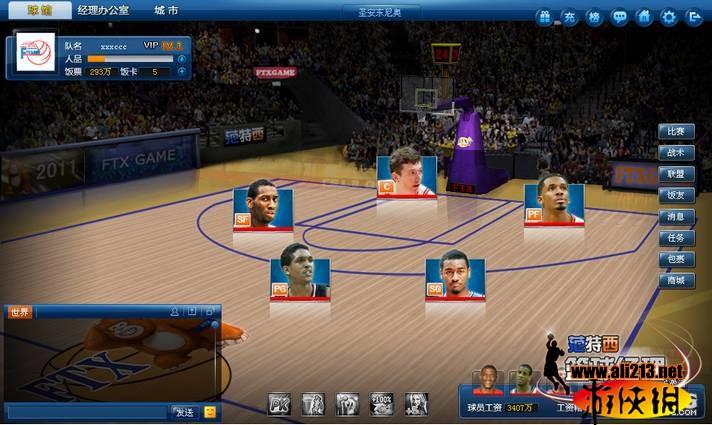The height and width of the screenshot is (425, 712).
Task: Open the 包裹 (Bag) menu
Action: (x=677, y=259)
